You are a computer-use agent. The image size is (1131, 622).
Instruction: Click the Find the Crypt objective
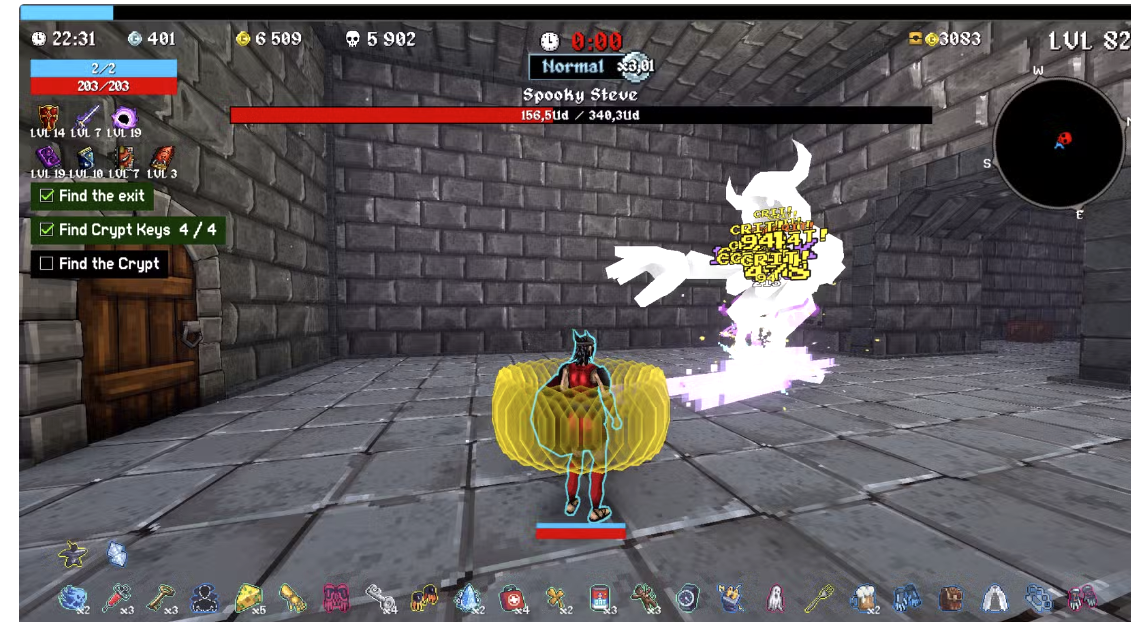[x=99, y=264]
